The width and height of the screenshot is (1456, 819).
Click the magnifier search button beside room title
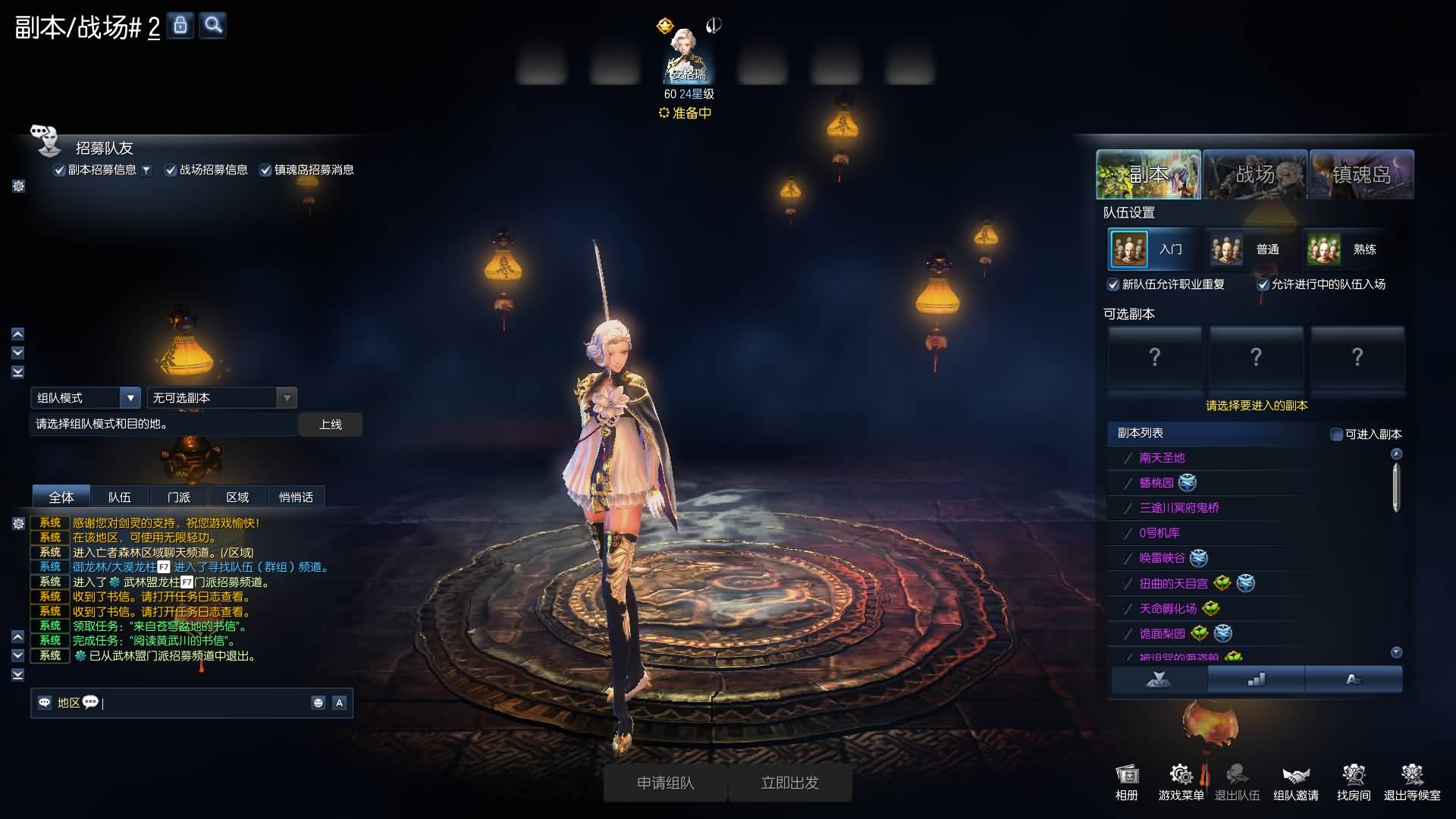(x=214, y=26)
